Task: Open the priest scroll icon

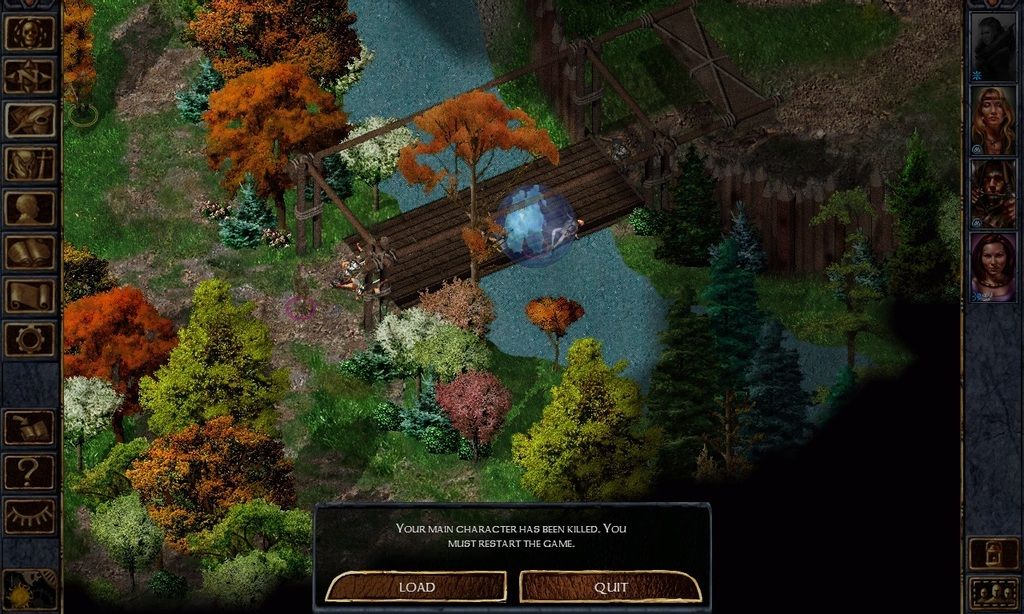Action: (x=30, y=296)
